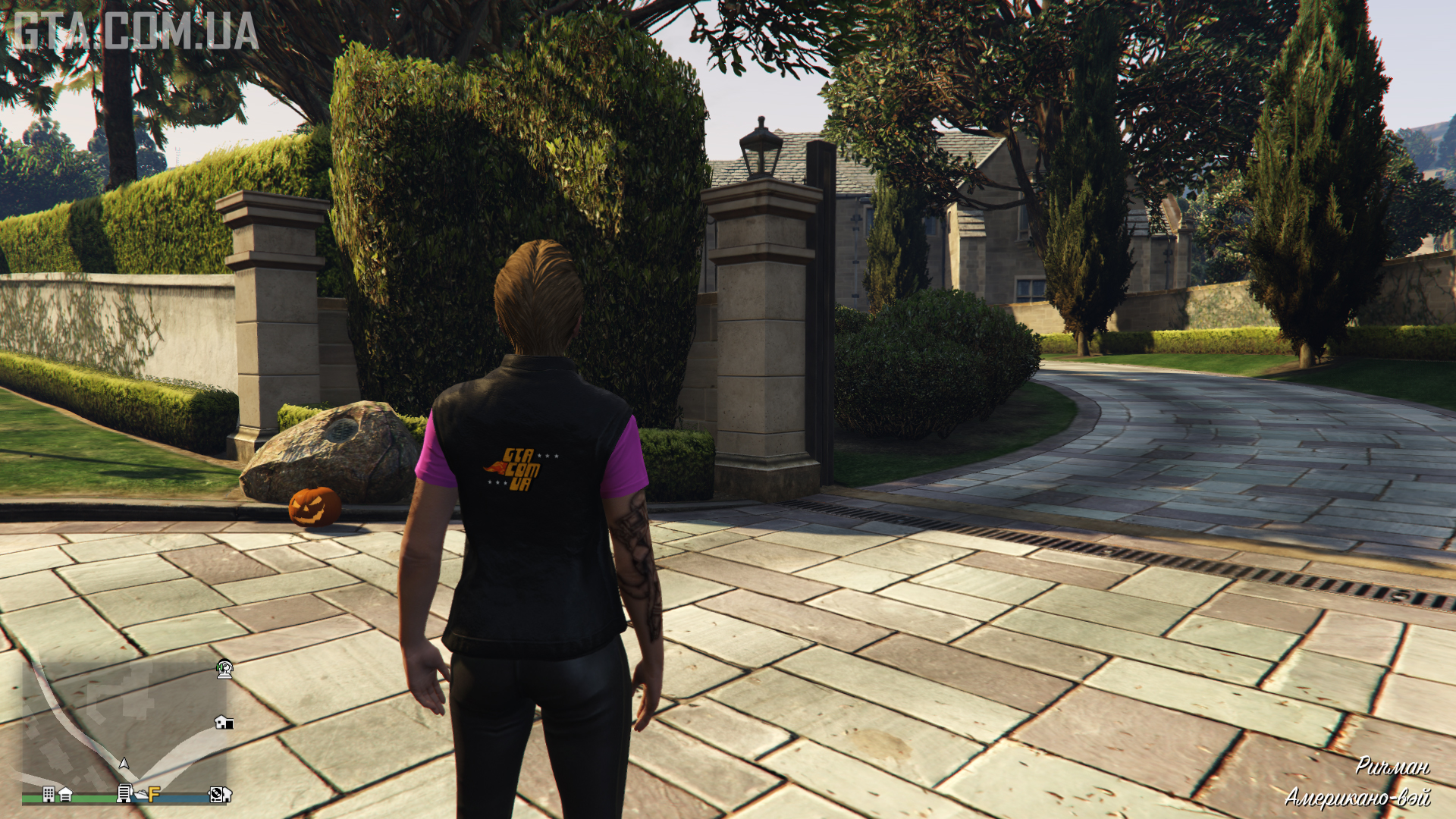This screenshot has height=819, width=1456.
Task: Select the server rack facility blip
Action: pos(124,794)
